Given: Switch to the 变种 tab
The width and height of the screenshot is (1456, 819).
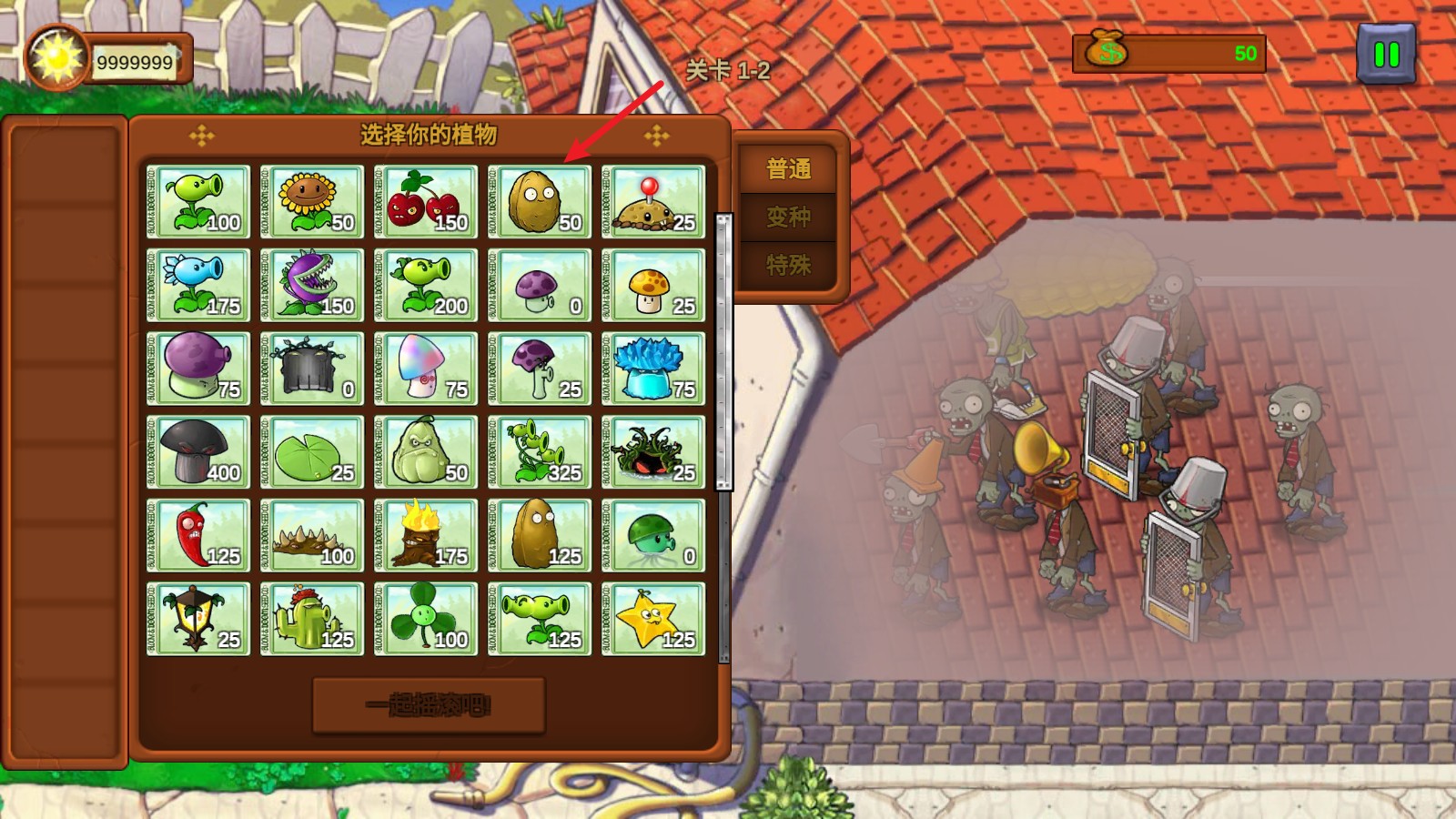Looking at the screenshot, I should 788,217.
